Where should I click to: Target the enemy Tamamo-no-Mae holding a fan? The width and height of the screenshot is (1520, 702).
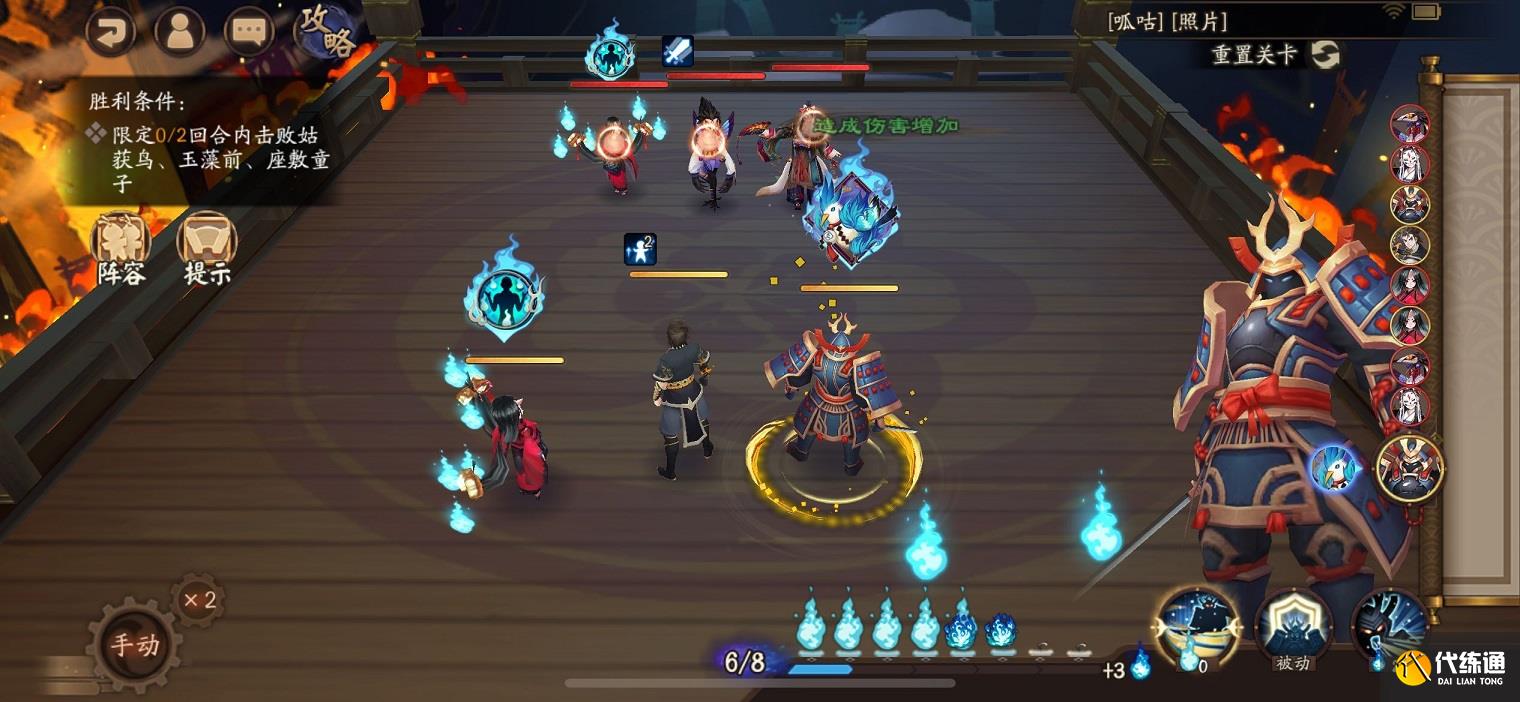point(798,160)
